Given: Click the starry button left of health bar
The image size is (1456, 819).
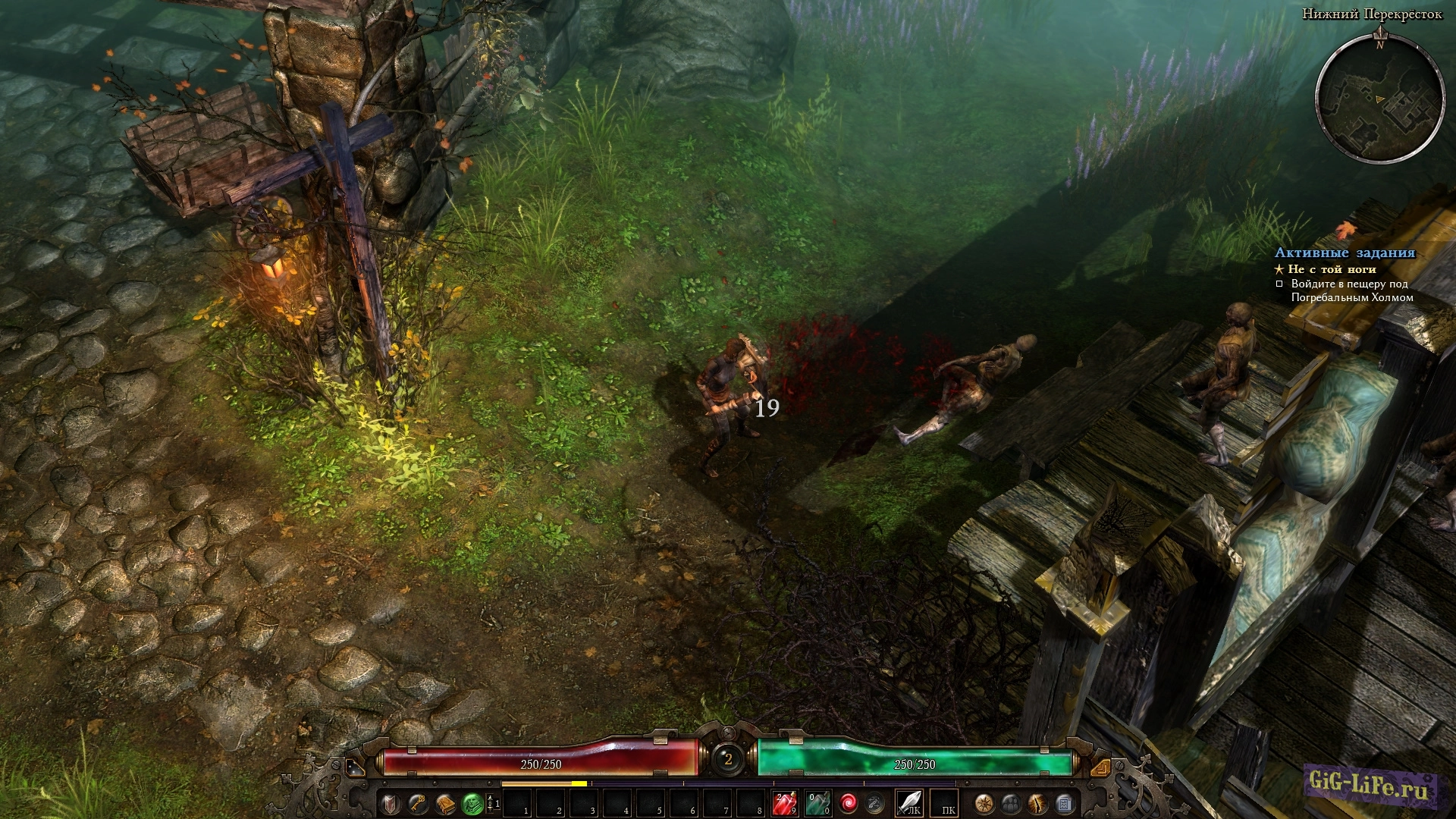Looking at the screenshot, I should [354, 768].
